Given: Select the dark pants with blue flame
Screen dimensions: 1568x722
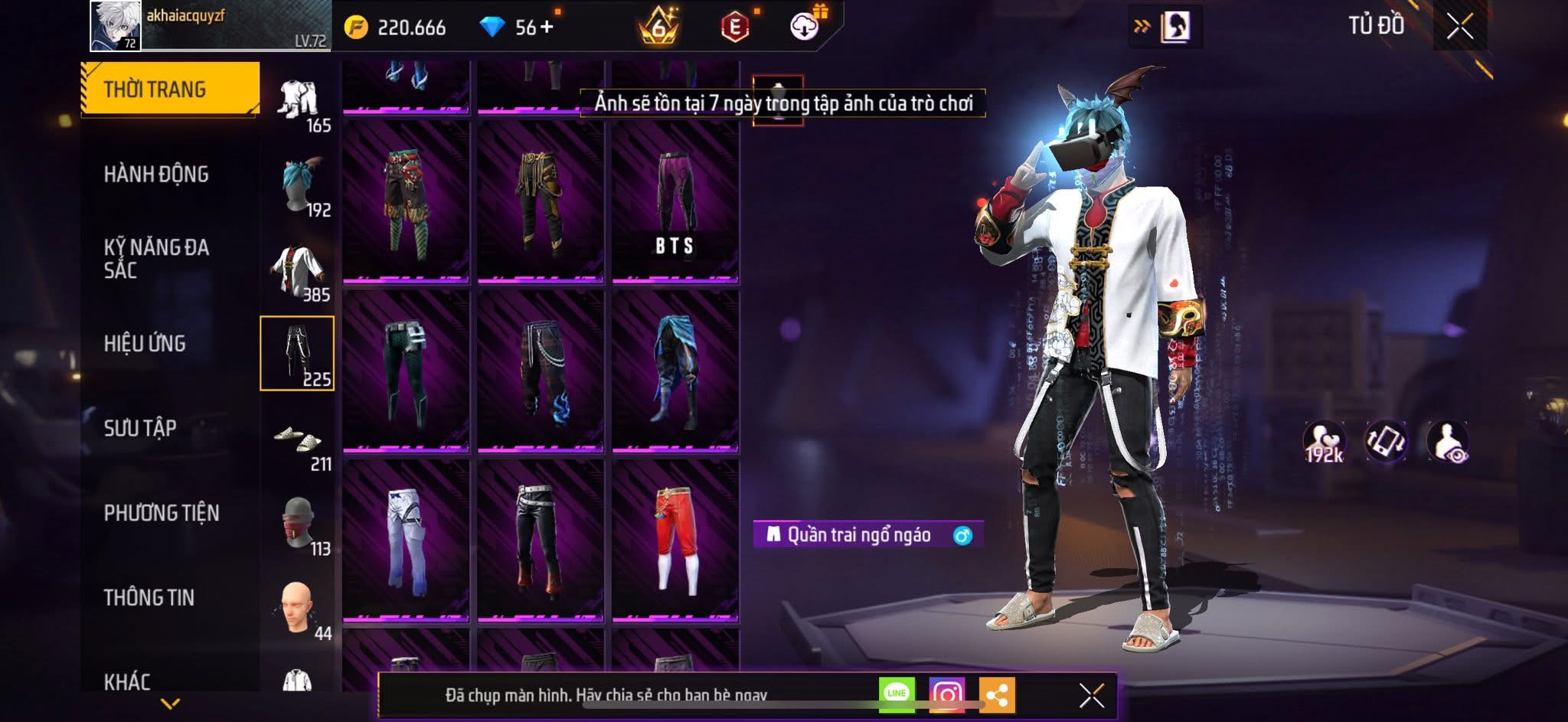Looking at the screenshot, I should (x=541, y=371).
